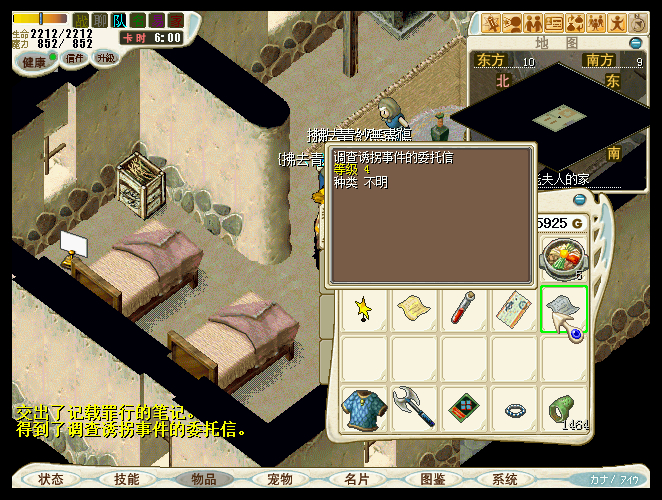Image resolution: width=662 pixels, height=500 pixels.
Task: Select the battle axe item
Action: point(414,410)
